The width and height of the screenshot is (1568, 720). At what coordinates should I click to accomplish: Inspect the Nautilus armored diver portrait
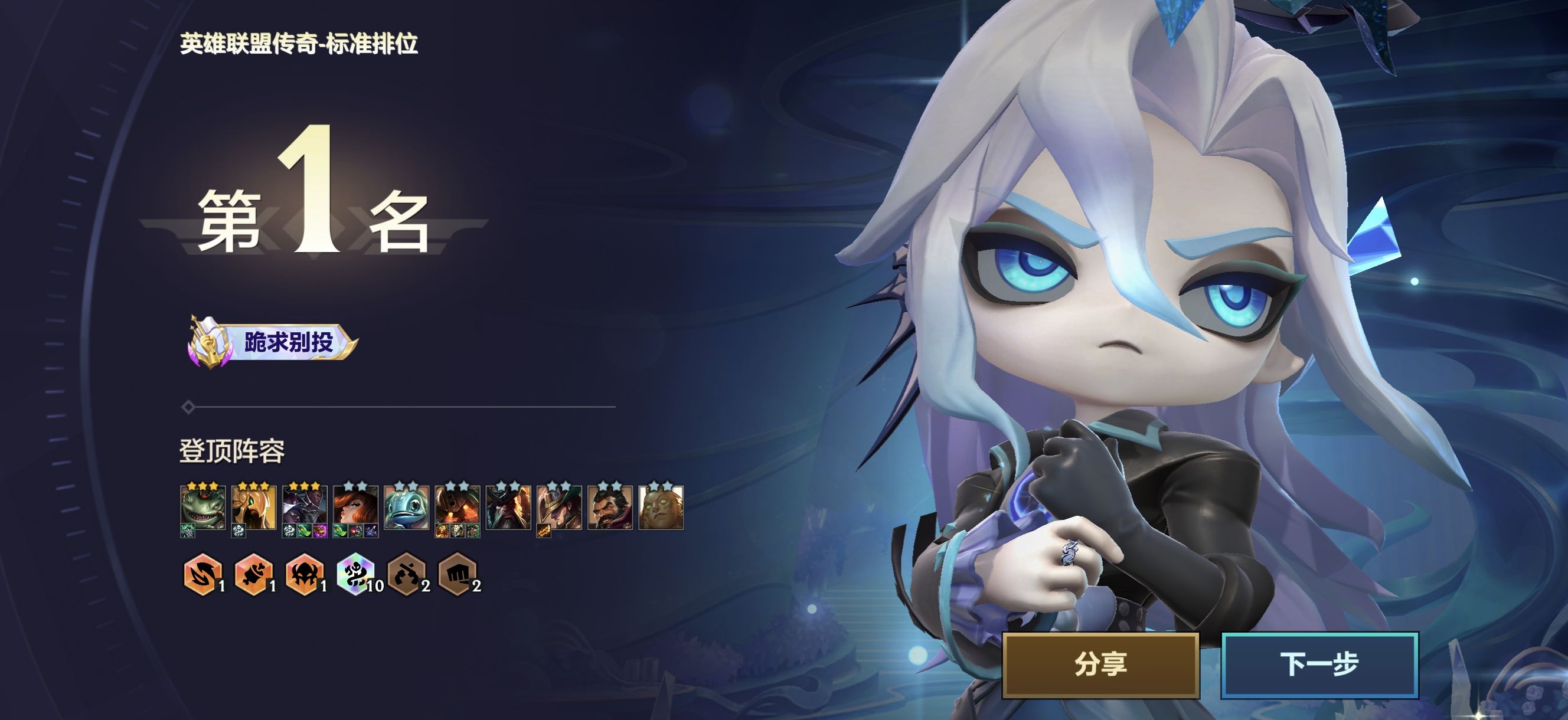coord(457,506)
